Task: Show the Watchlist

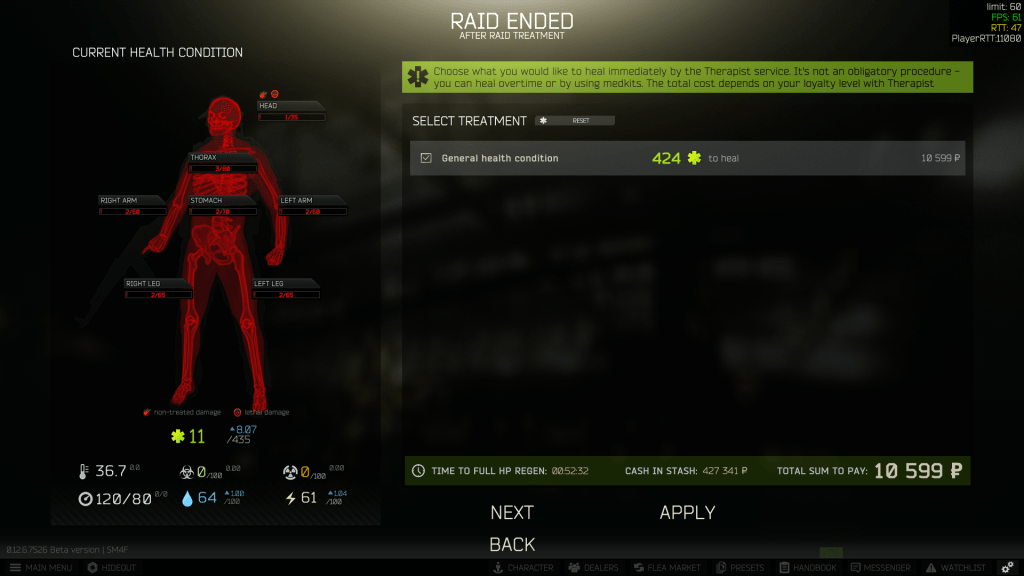Action: point(957,568)
